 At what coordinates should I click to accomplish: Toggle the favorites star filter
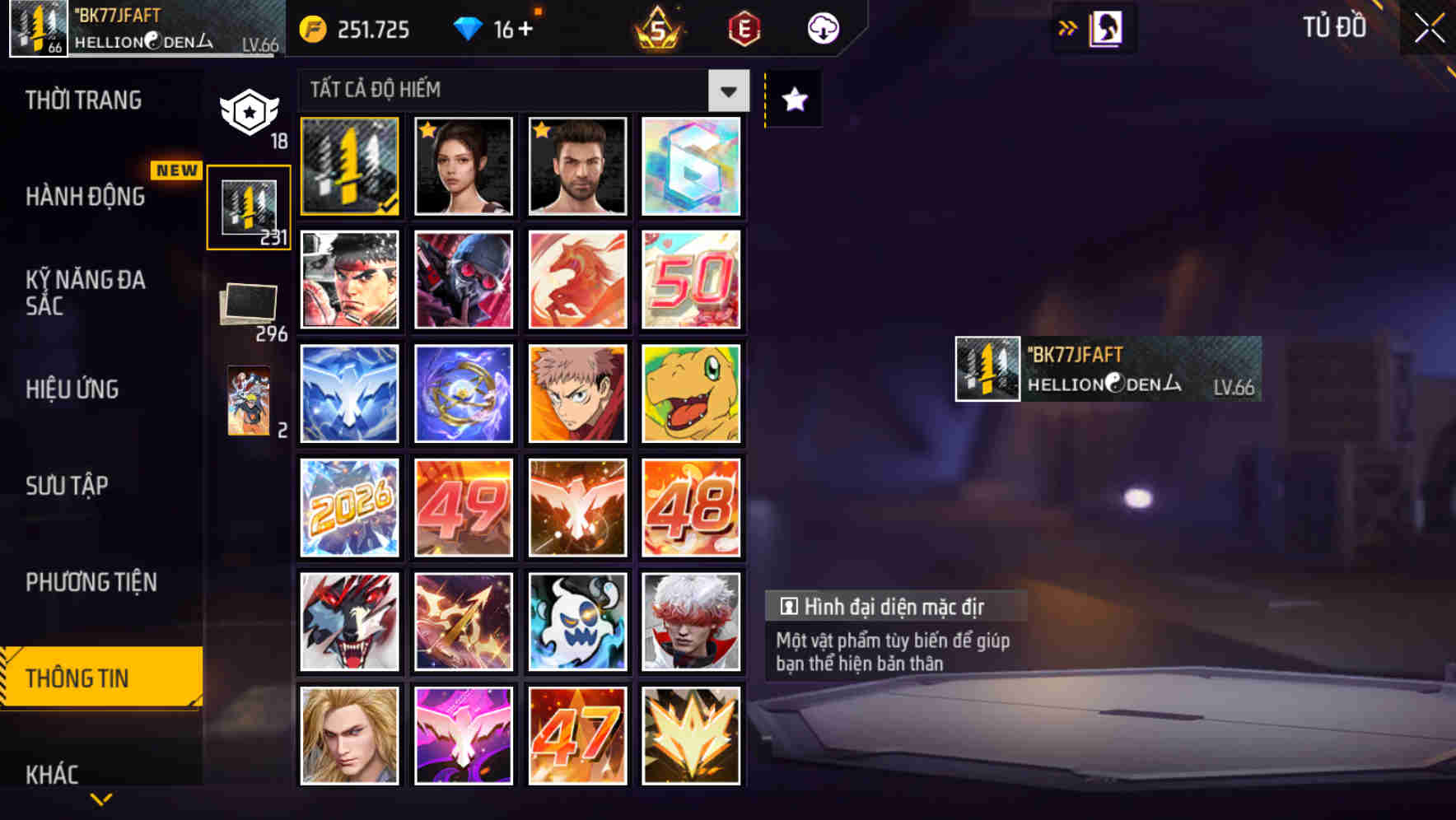[x=792, y=100]
